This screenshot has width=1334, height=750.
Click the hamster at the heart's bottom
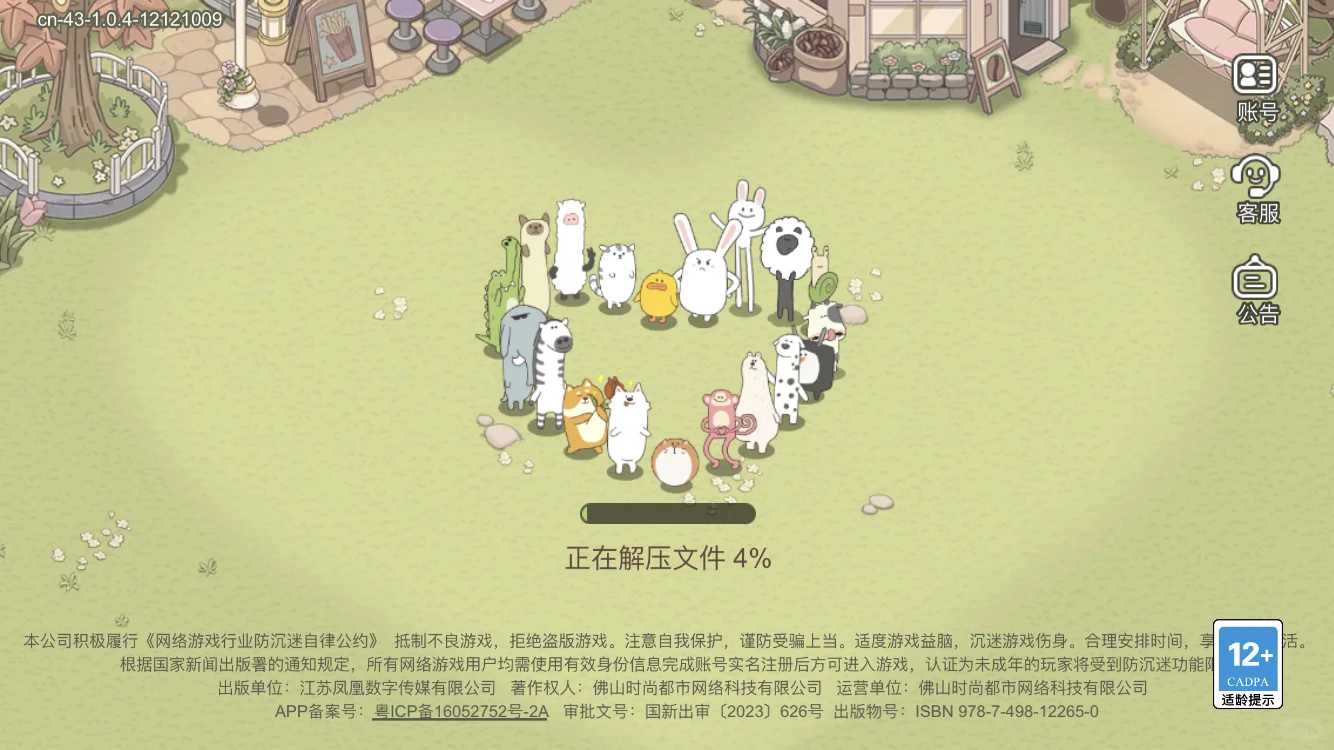click(674, 460)
